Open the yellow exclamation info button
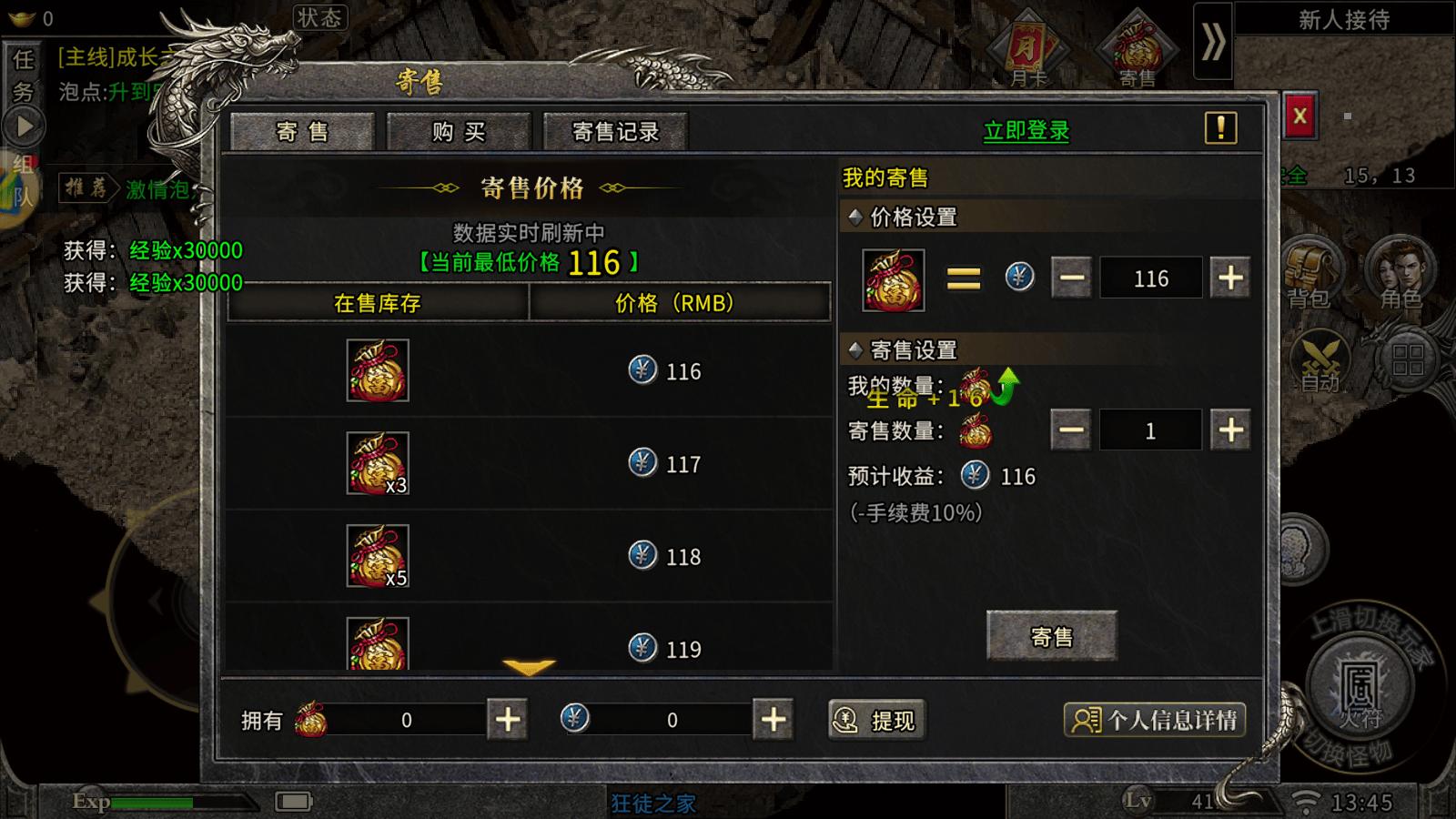This screenshot has height=819, width=1456. point(1220,128)
